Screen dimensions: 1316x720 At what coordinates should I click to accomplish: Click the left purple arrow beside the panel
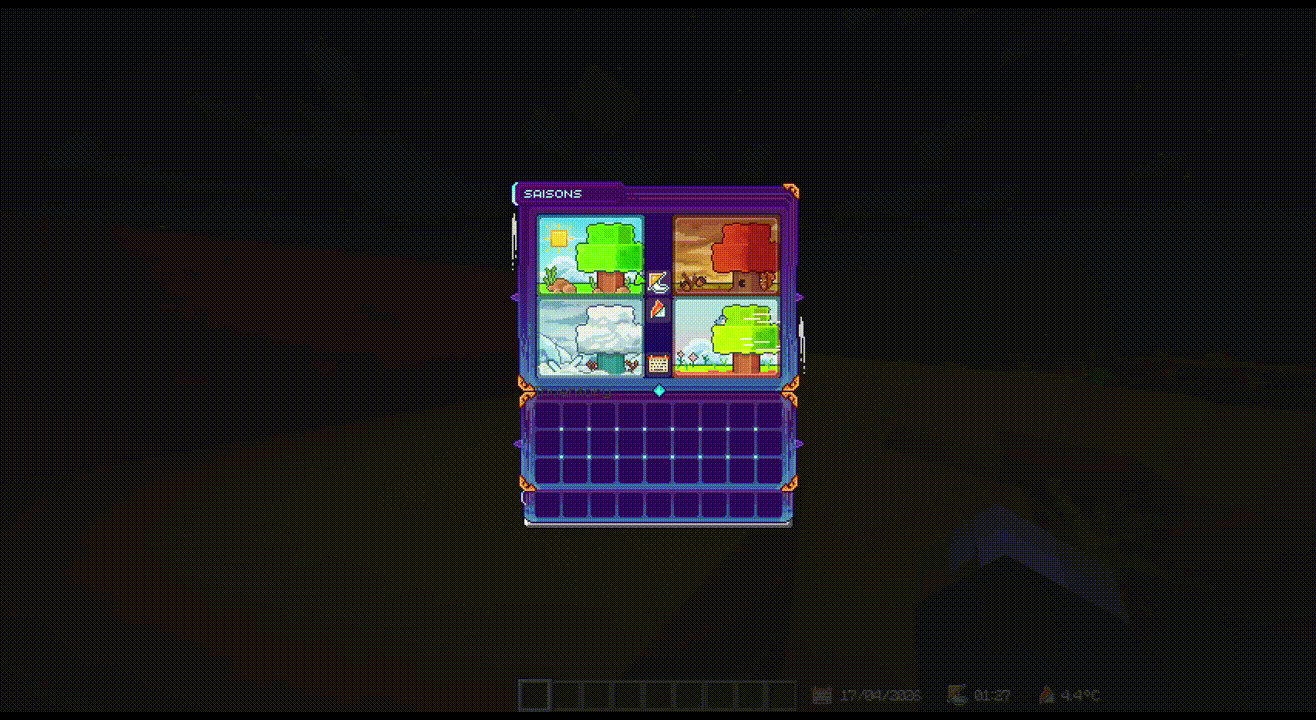pos(517,295)
